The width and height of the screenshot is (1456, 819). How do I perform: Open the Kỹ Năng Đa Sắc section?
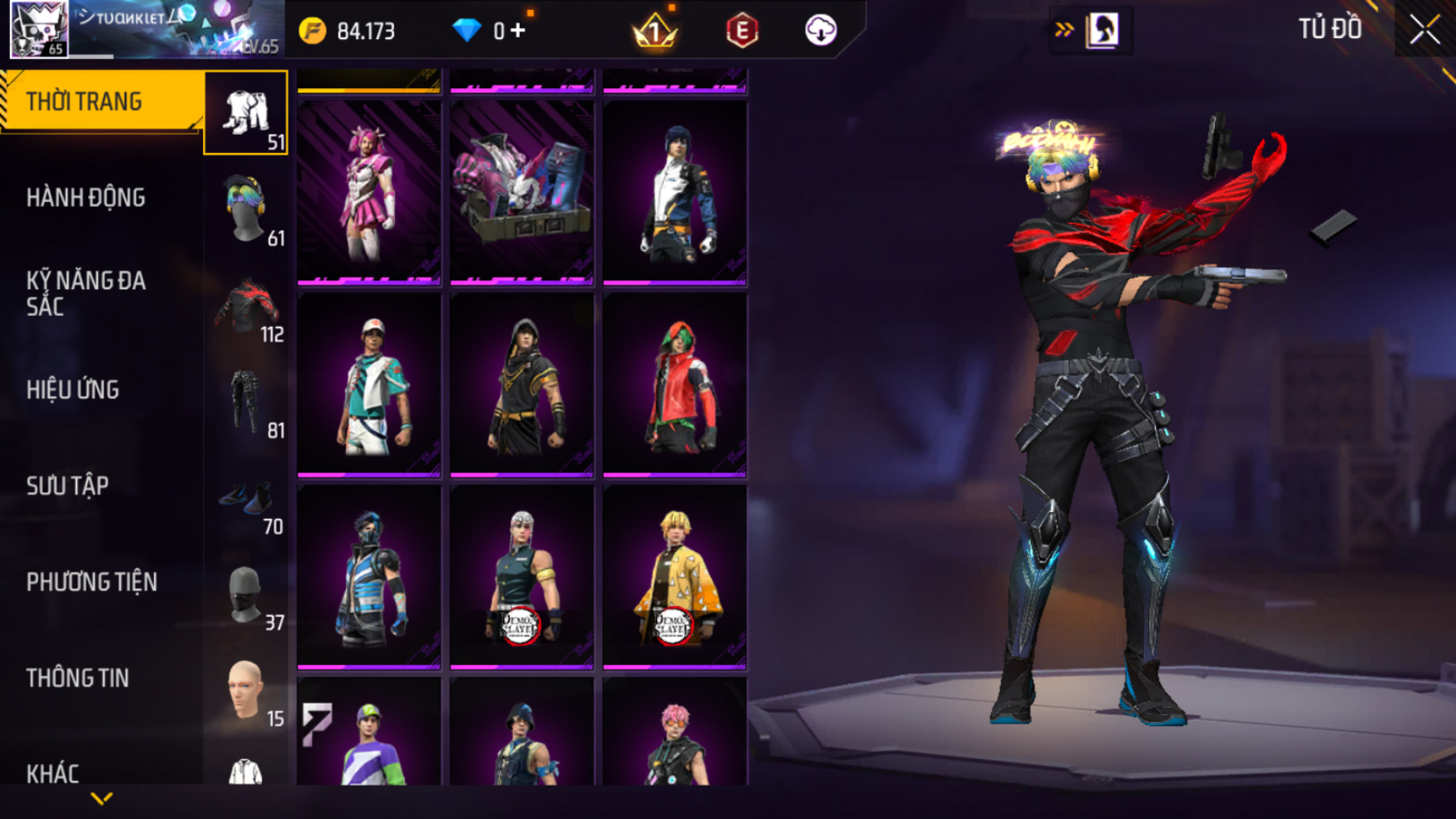pos(86,293)
